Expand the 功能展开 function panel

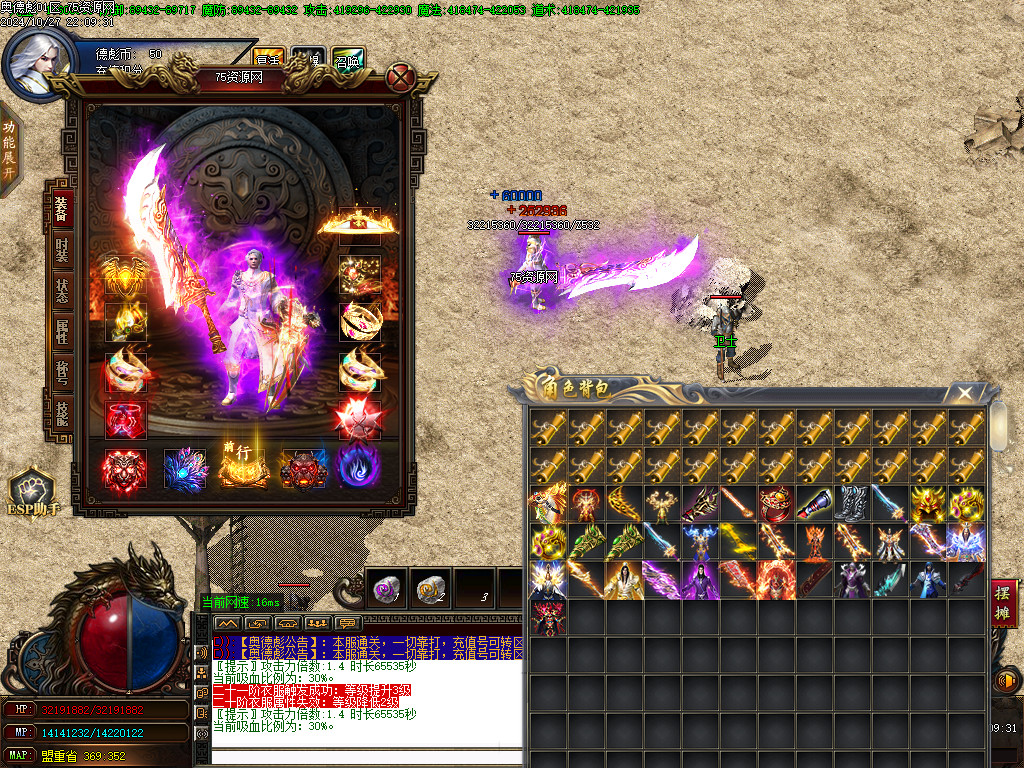click(9, 150)
